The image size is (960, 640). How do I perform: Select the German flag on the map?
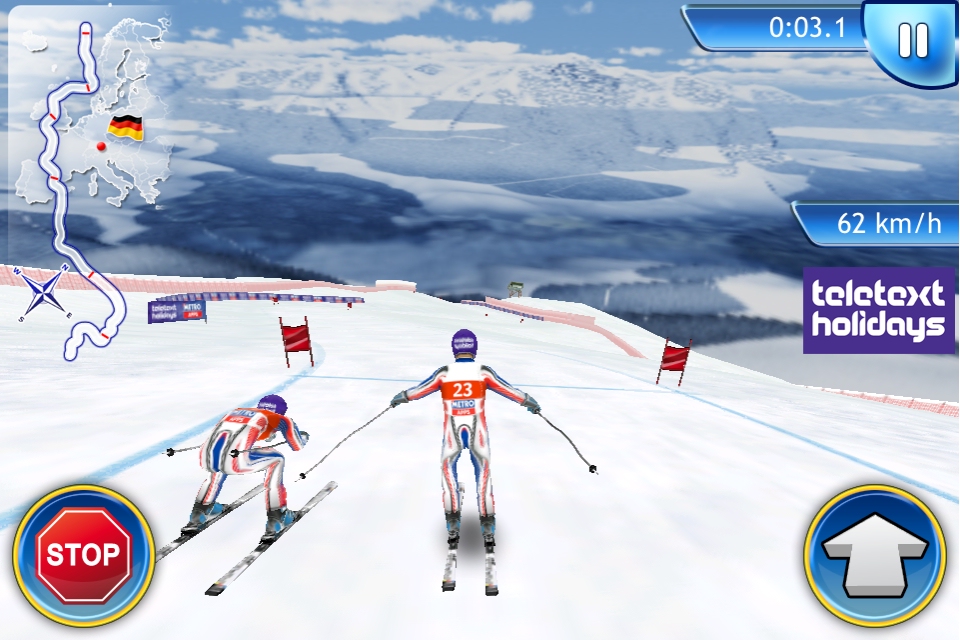(126, 127)
